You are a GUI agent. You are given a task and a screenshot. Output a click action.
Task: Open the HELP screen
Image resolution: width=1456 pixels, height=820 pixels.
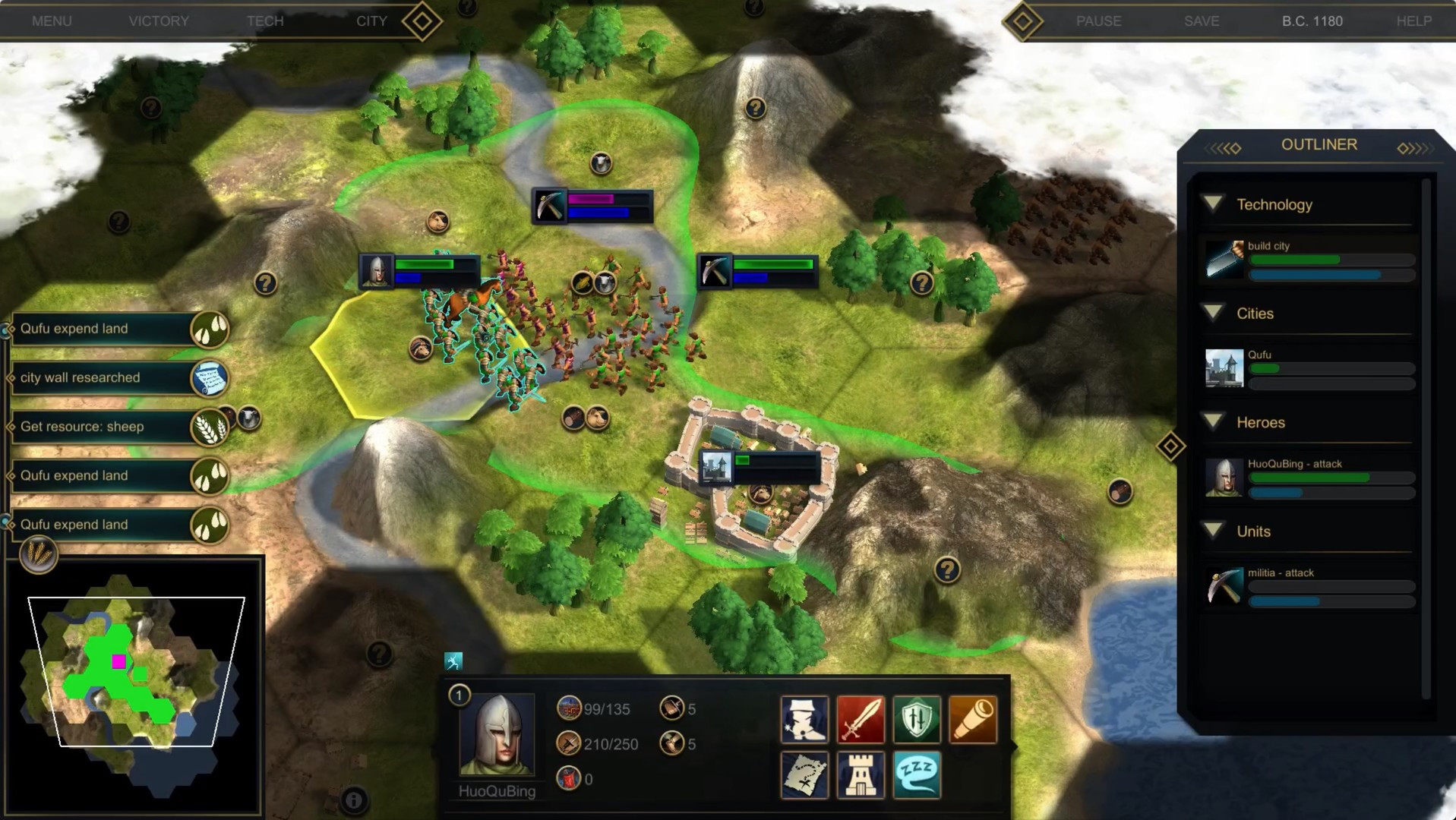(x=1413, y=20)
